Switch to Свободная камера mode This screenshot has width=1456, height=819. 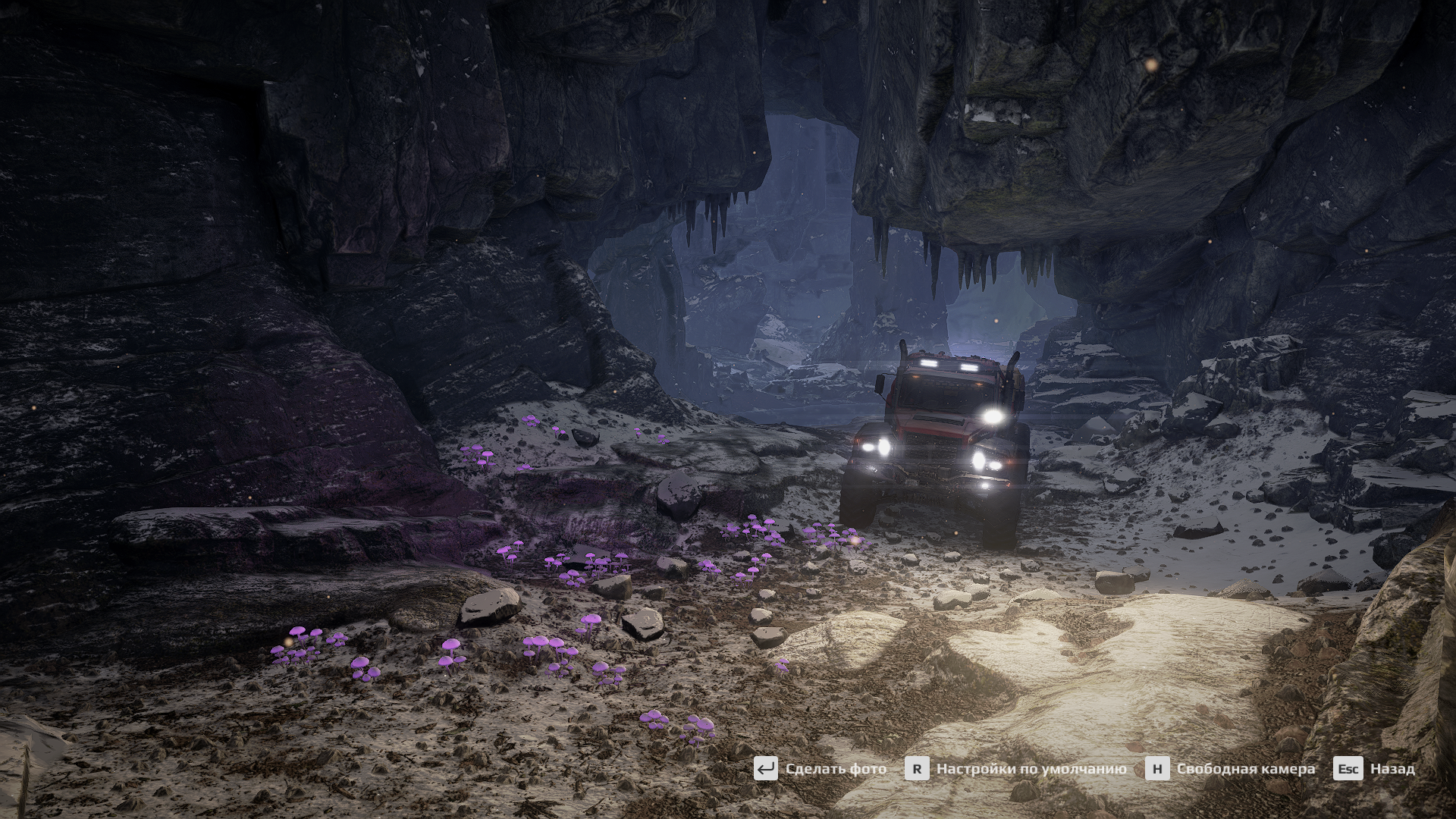(x=1232, y=768)
